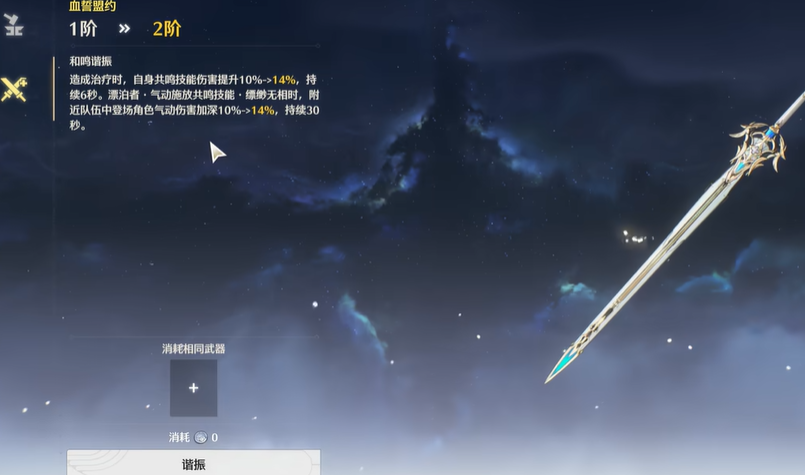Select the crossed swords syntonize tab

coord(14,89)
